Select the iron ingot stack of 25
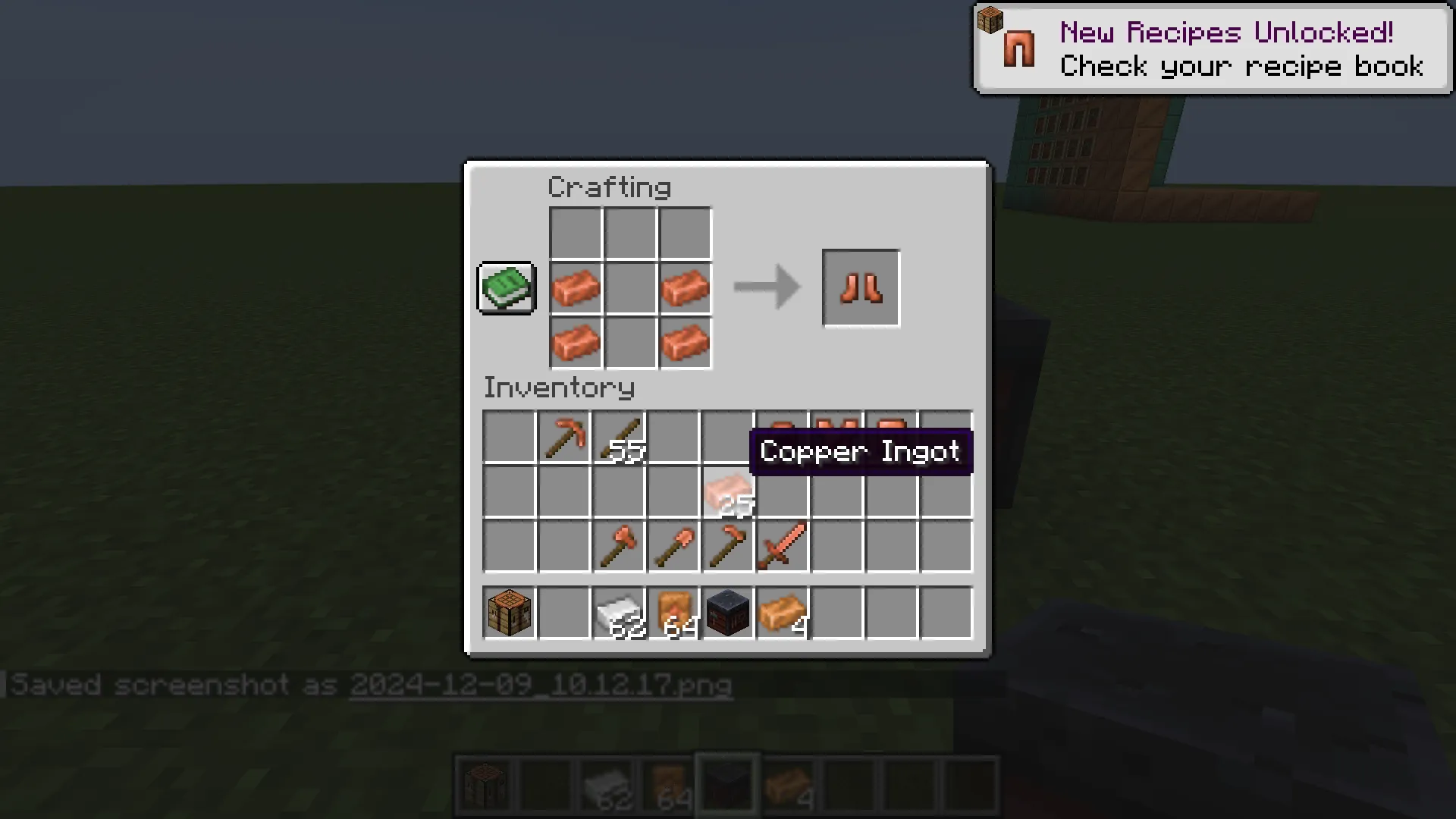 pos(728,493)
